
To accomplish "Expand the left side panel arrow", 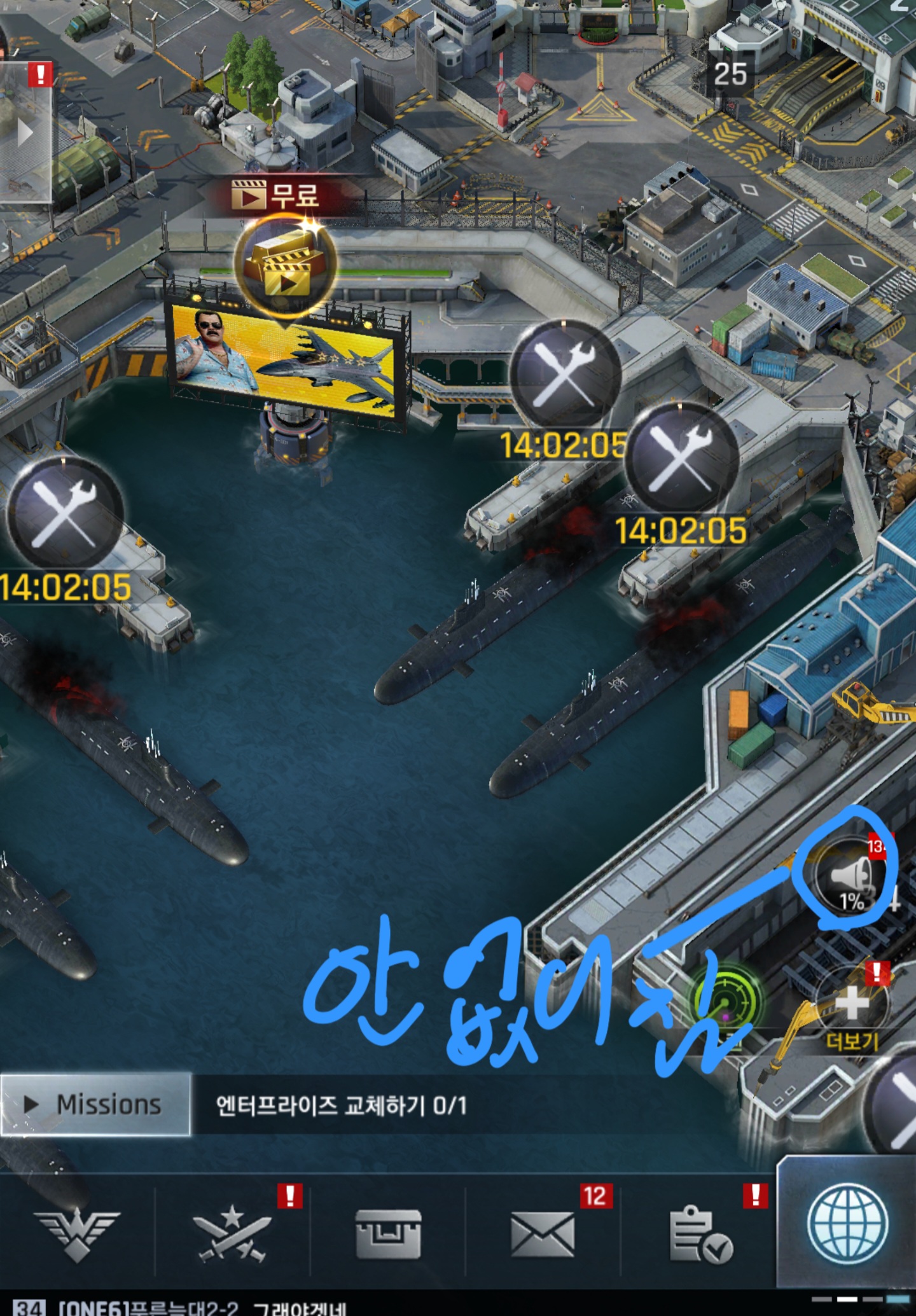I will click(x=25, y=134).
